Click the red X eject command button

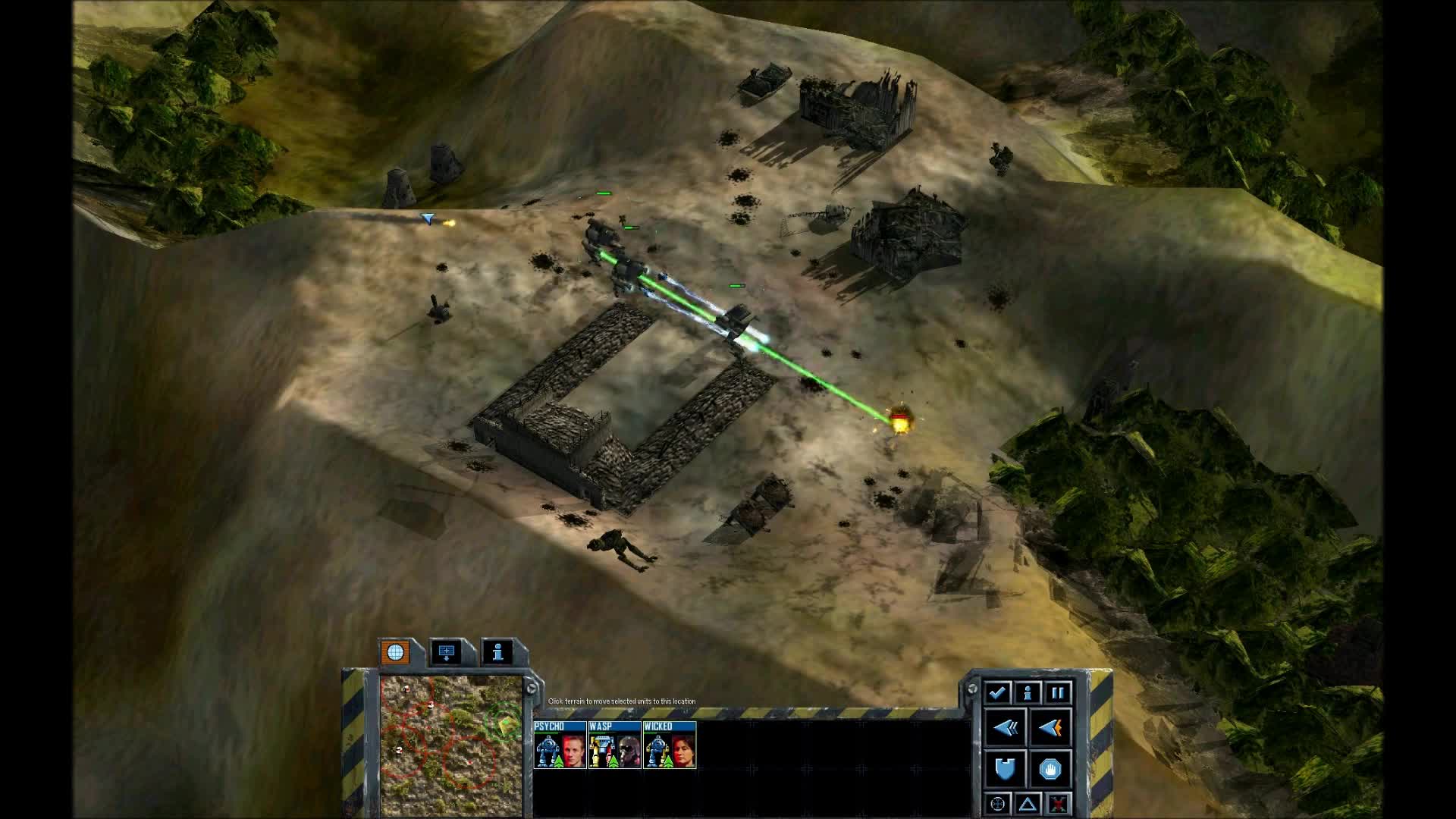tap(1058, 804)
